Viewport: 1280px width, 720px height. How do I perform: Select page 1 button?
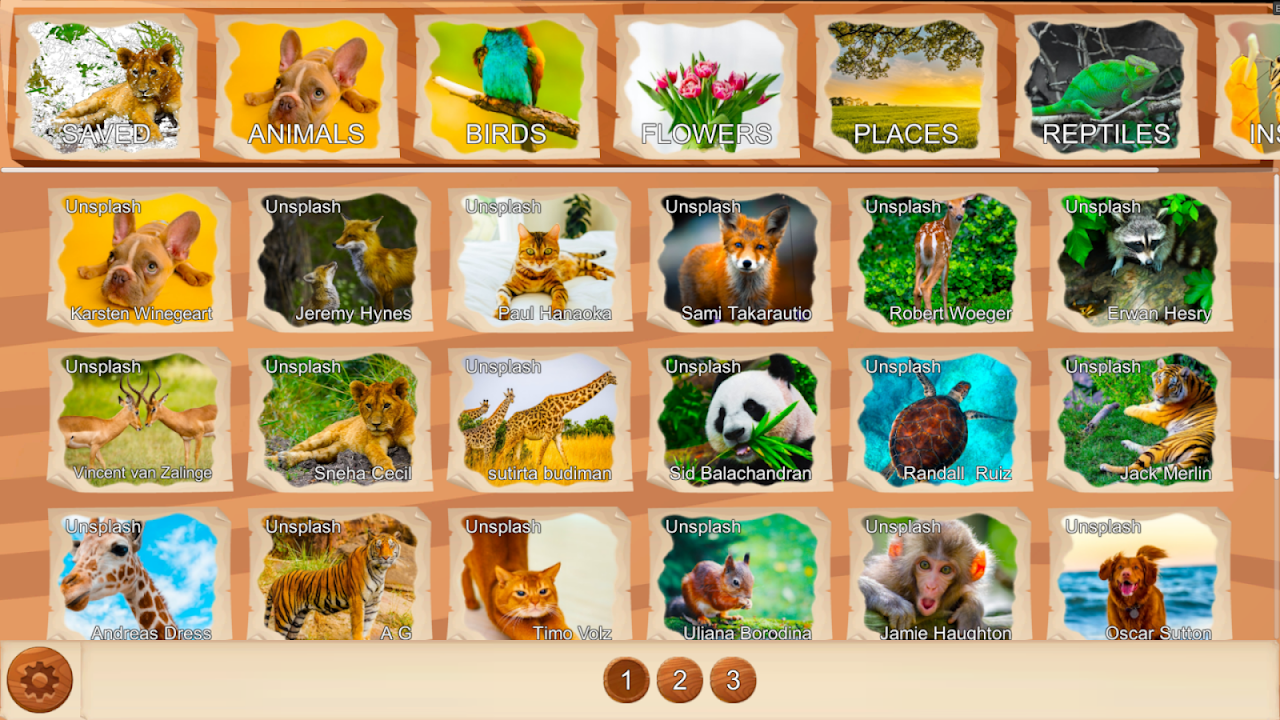[627, 681]
